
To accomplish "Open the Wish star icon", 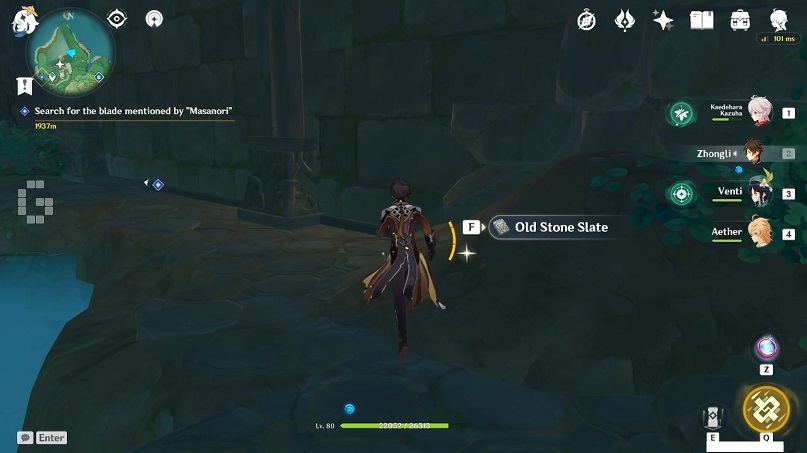I will 663,20.
